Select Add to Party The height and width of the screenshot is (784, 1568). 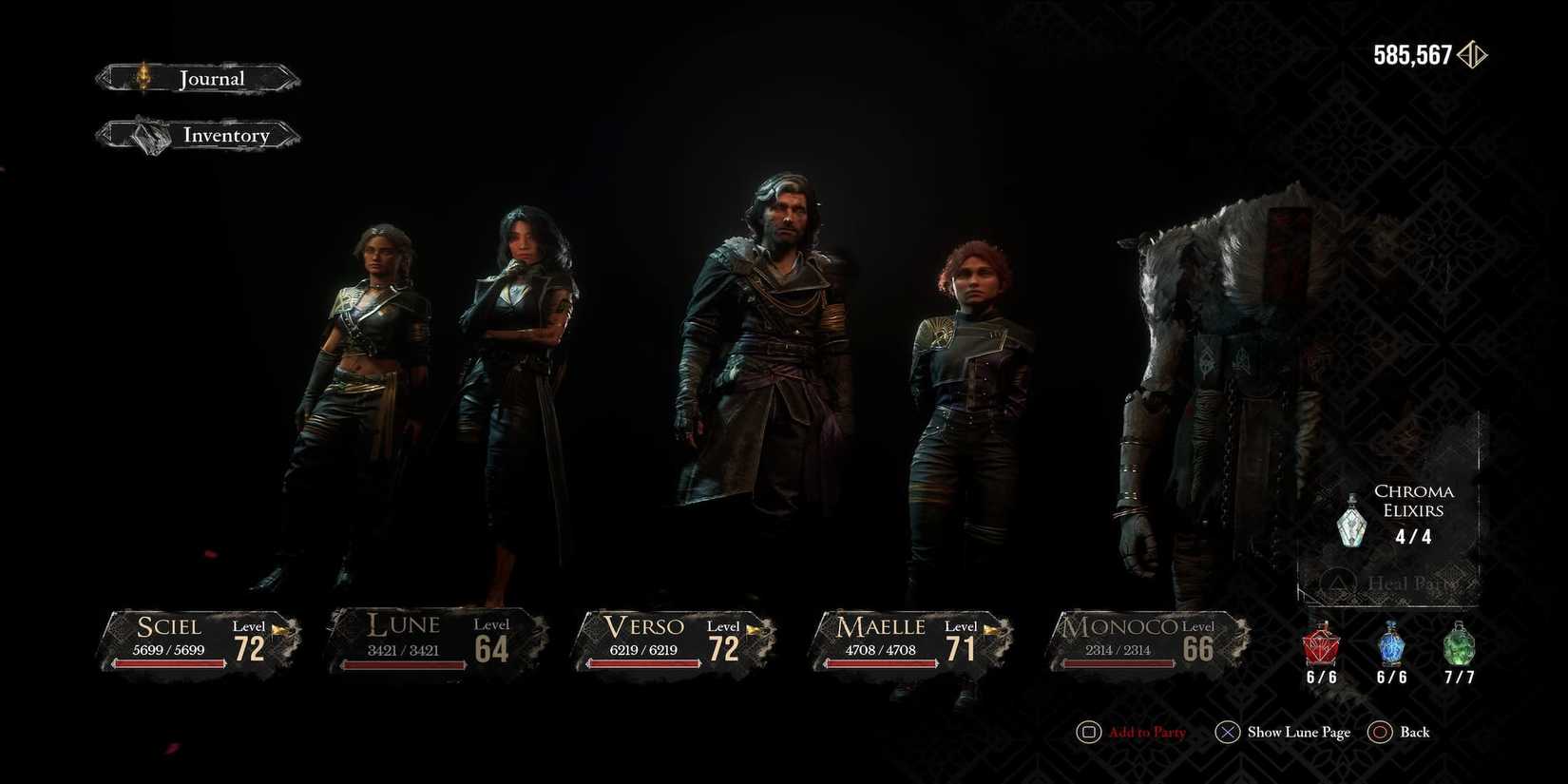tap(1144, 732)
